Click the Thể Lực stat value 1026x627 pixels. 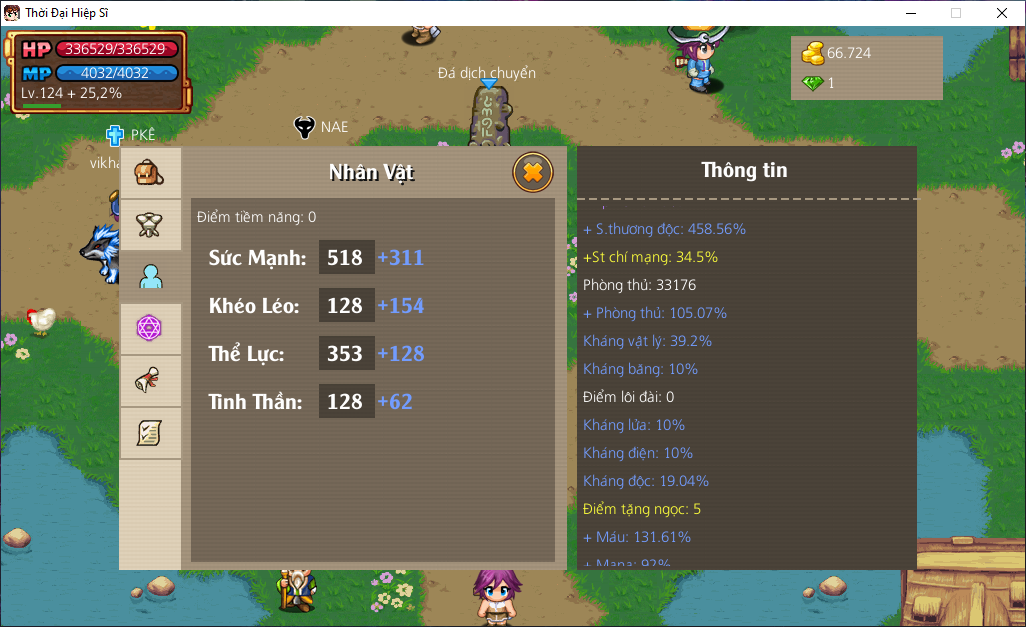(346, 354)
